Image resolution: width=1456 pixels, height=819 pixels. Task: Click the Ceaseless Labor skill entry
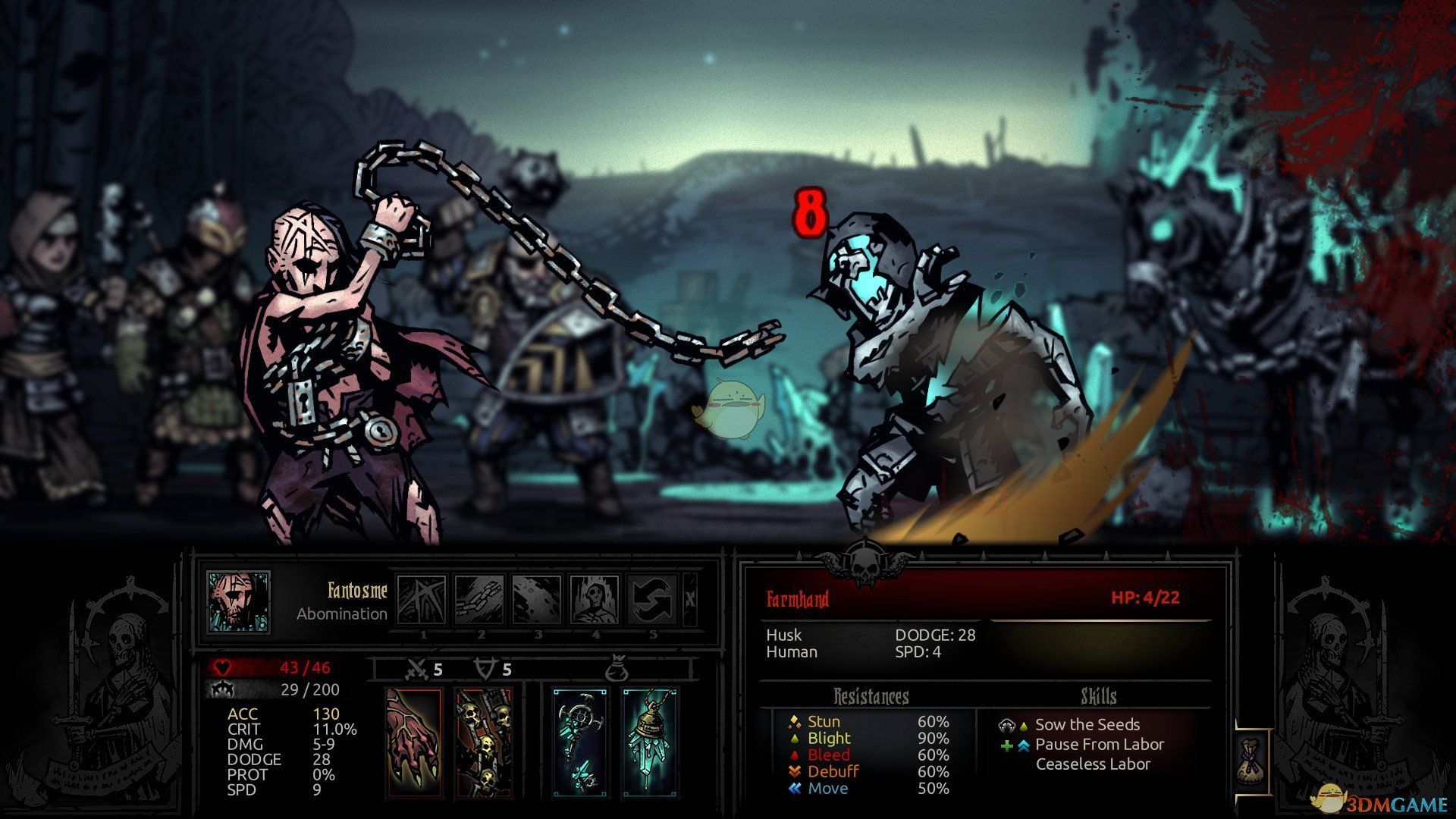[1093, 764]
